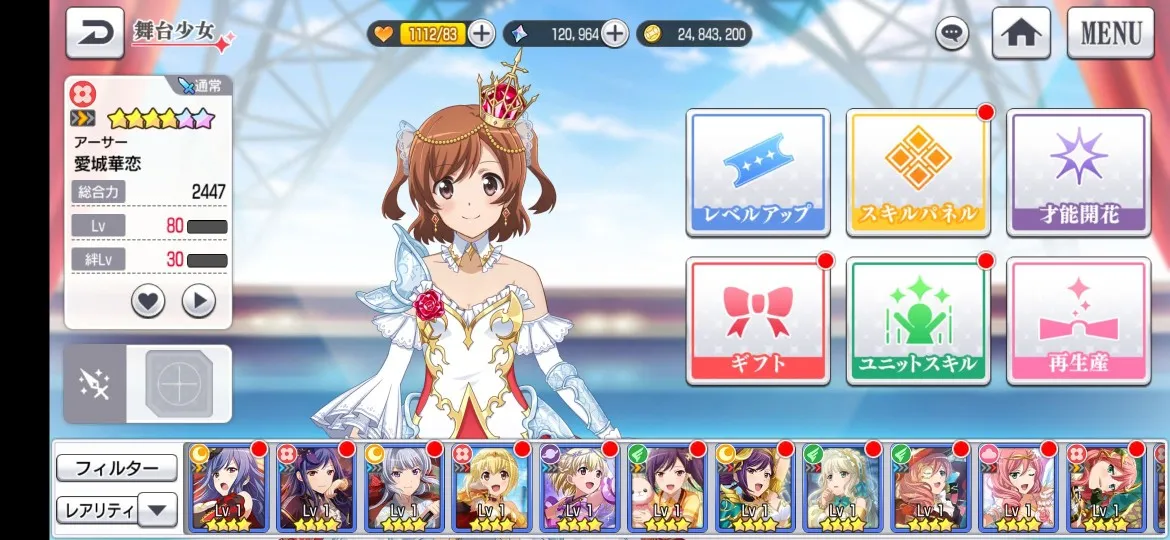Add stamina with the plus beside the heart
Screen dimensions: 1170x540
(481, 34)
